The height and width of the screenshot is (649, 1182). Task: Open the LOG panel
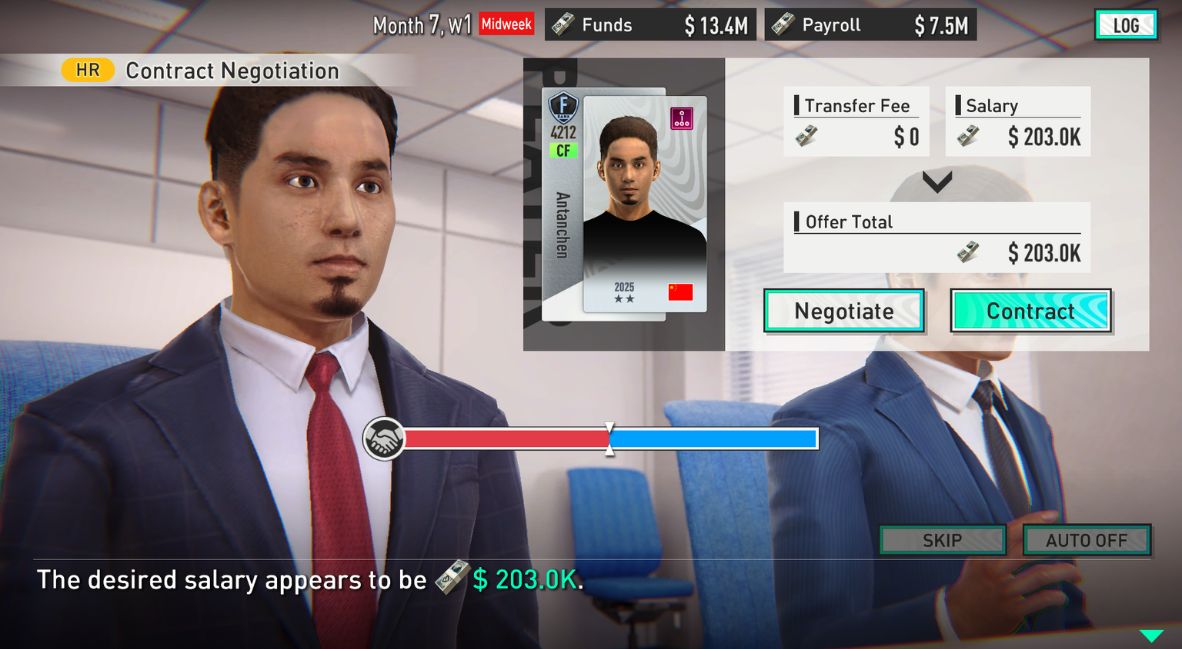[1126, 25]
